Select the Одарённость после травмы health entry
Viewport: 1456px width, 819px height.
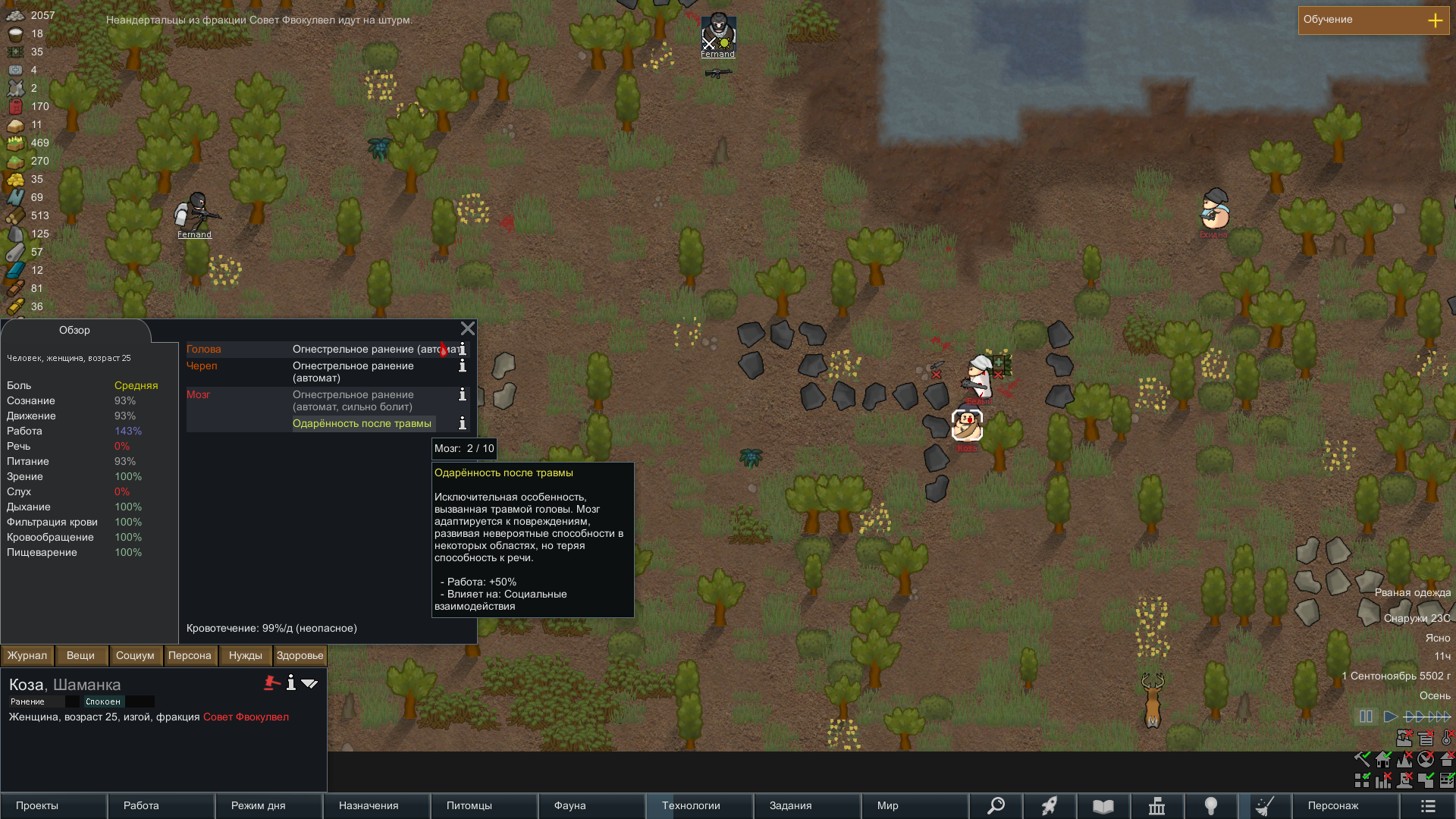point(362,423)
